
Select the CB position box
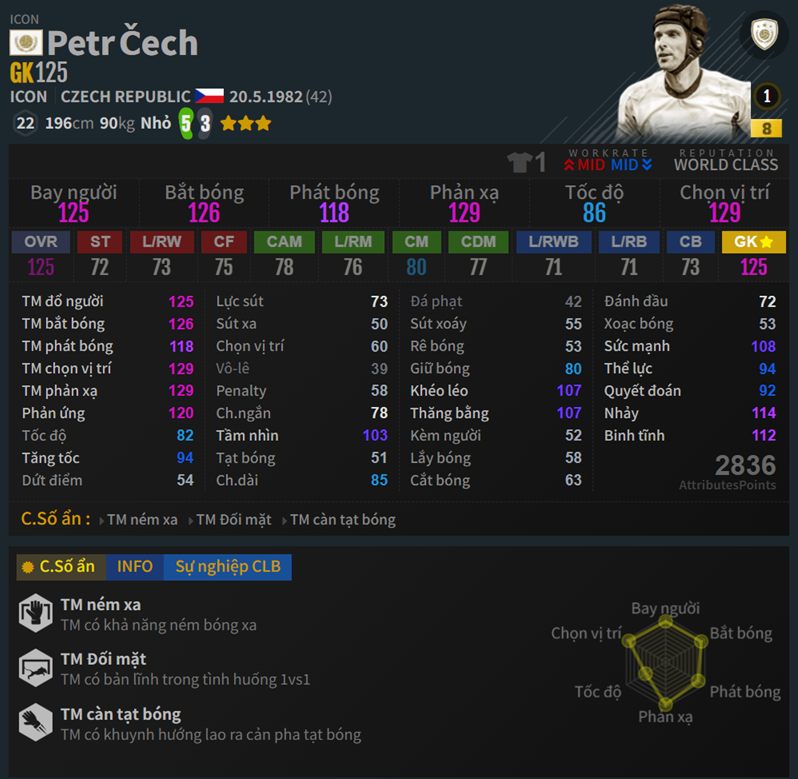[690, 243]
